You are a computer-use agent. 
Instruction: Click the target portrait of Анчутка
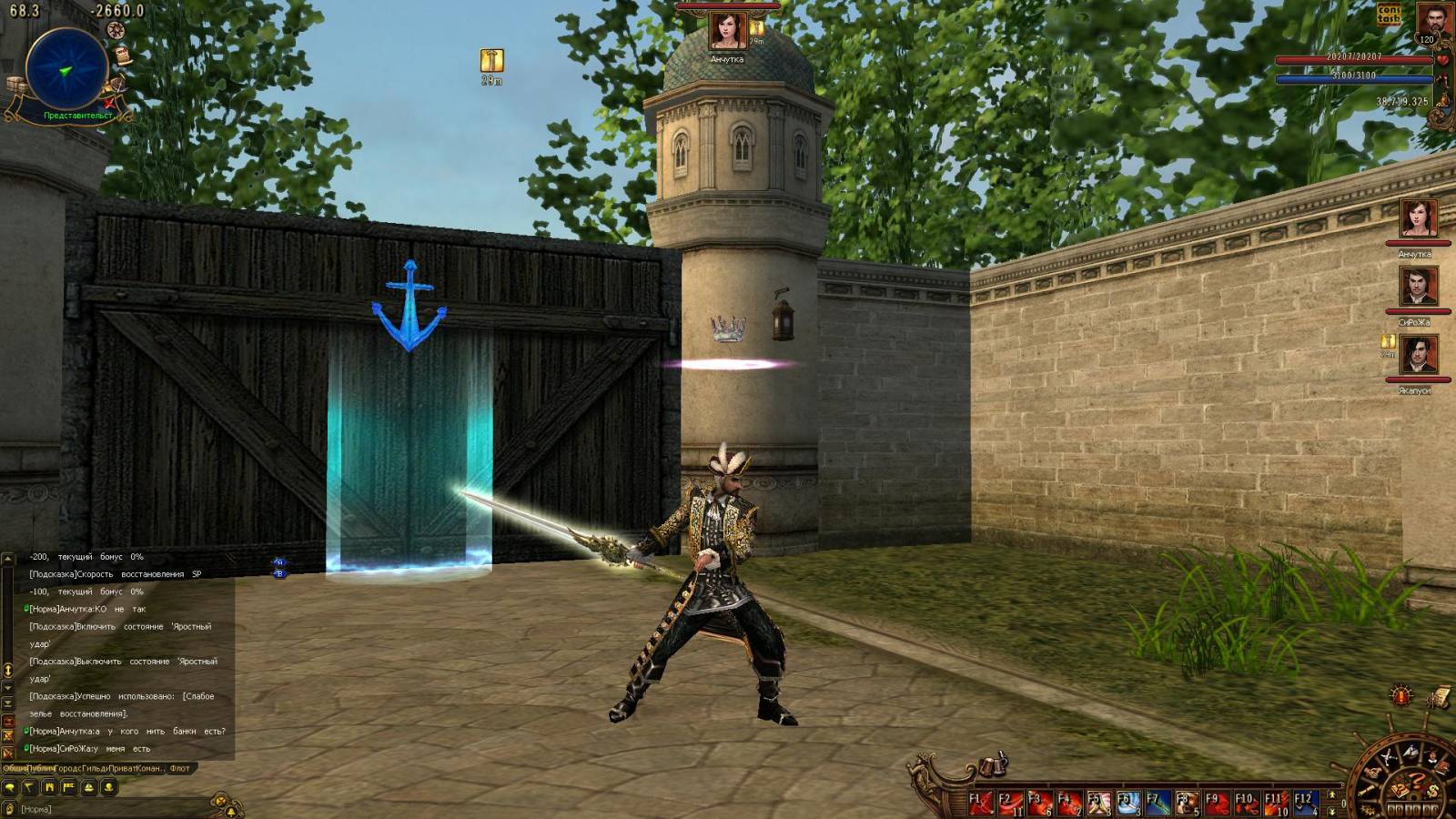[727, 31]
